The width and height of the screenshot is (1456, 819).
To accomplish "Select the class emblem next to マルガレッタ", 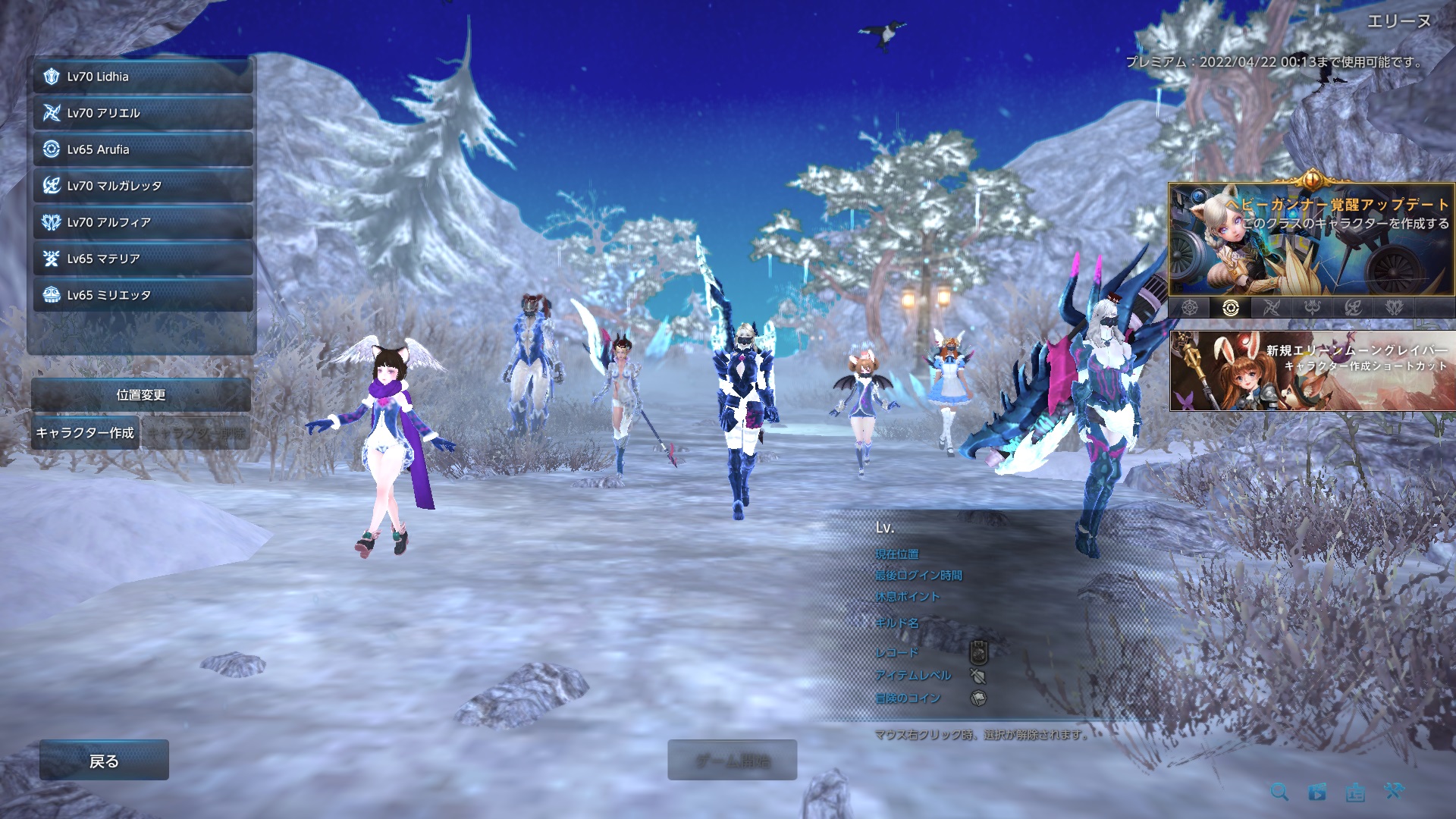I will click(x=51, y=186).
